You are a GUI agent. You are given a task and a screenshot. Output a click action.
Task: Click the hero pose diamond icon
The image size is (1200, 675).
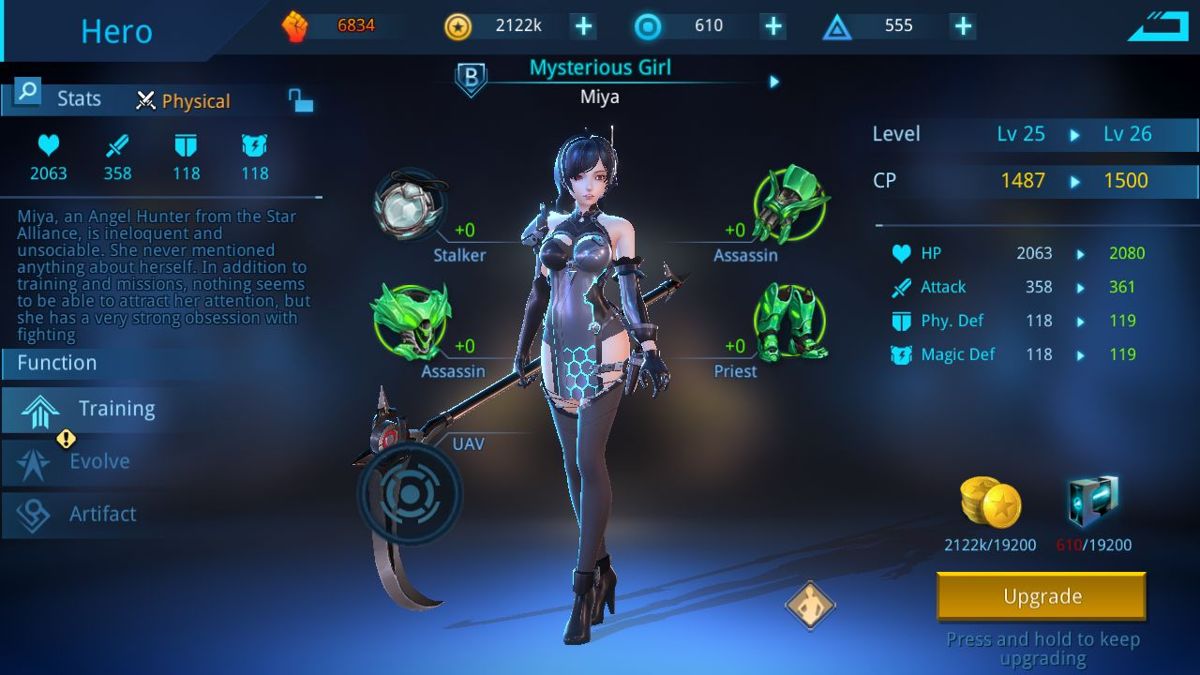tap(809, 605)
